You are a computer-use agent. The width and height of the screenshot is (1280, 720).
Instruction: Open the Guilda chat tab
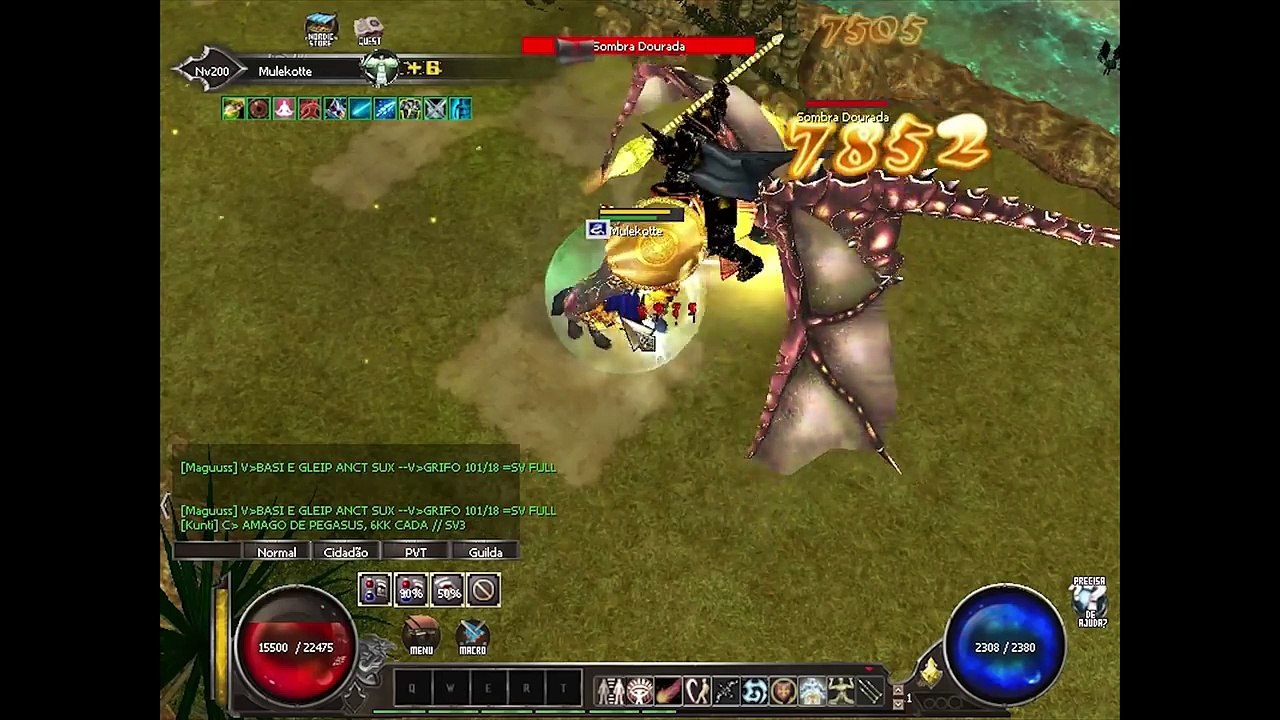coord(485,552)
